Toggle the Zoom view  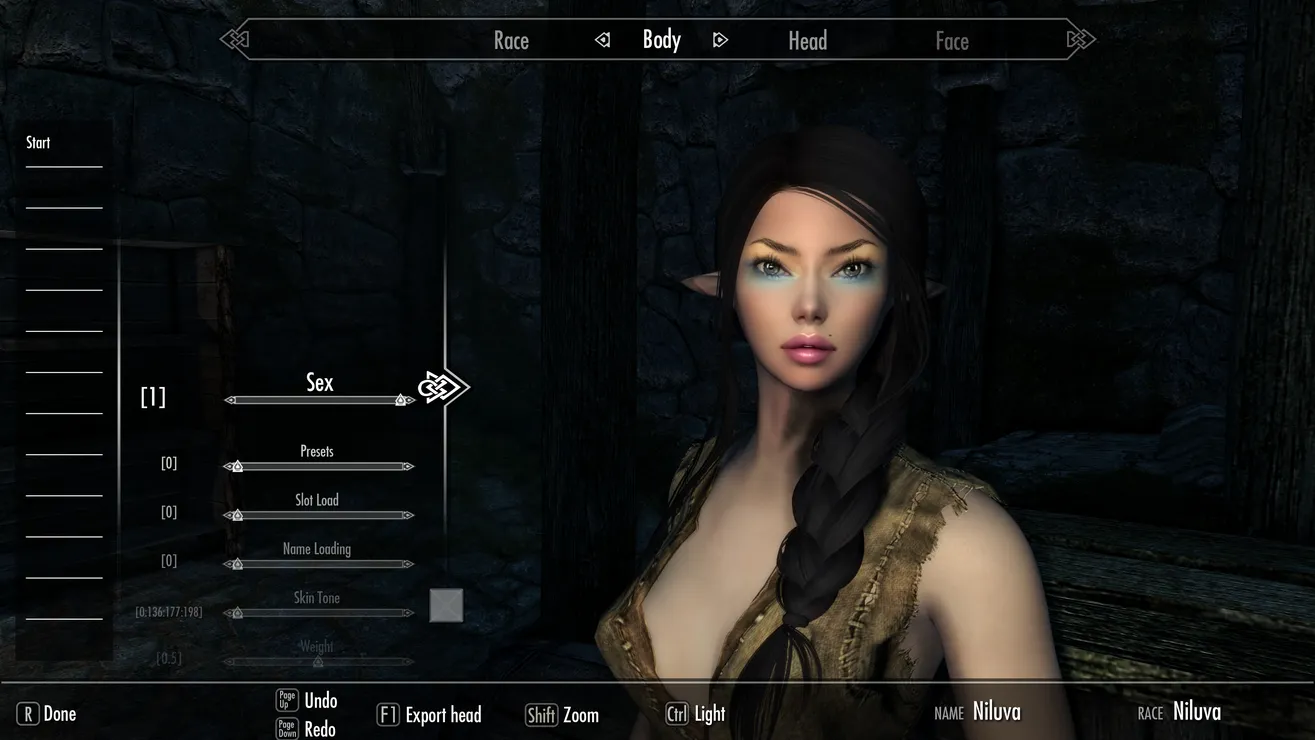(x=563, y=715)
